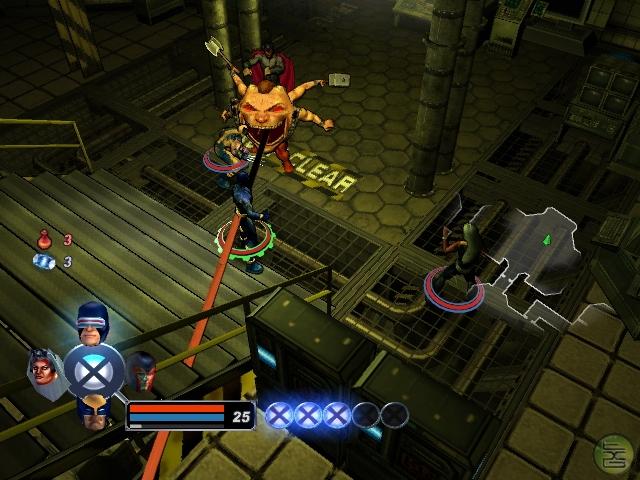Use the red health potion

44,239
